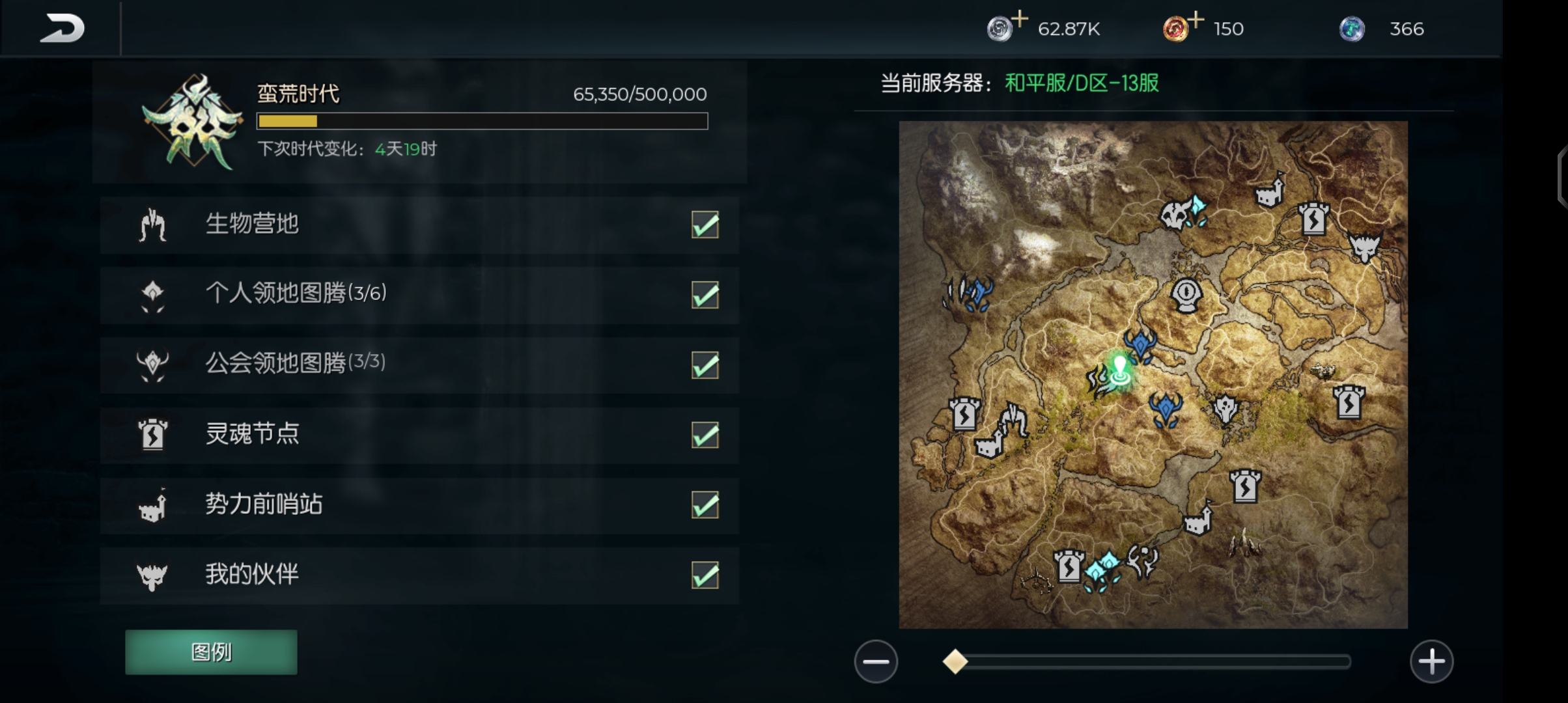The image size is (1568, 703).
Task: Toggle the 势力前哨站 filter checkbox
Action: point(705,505)
